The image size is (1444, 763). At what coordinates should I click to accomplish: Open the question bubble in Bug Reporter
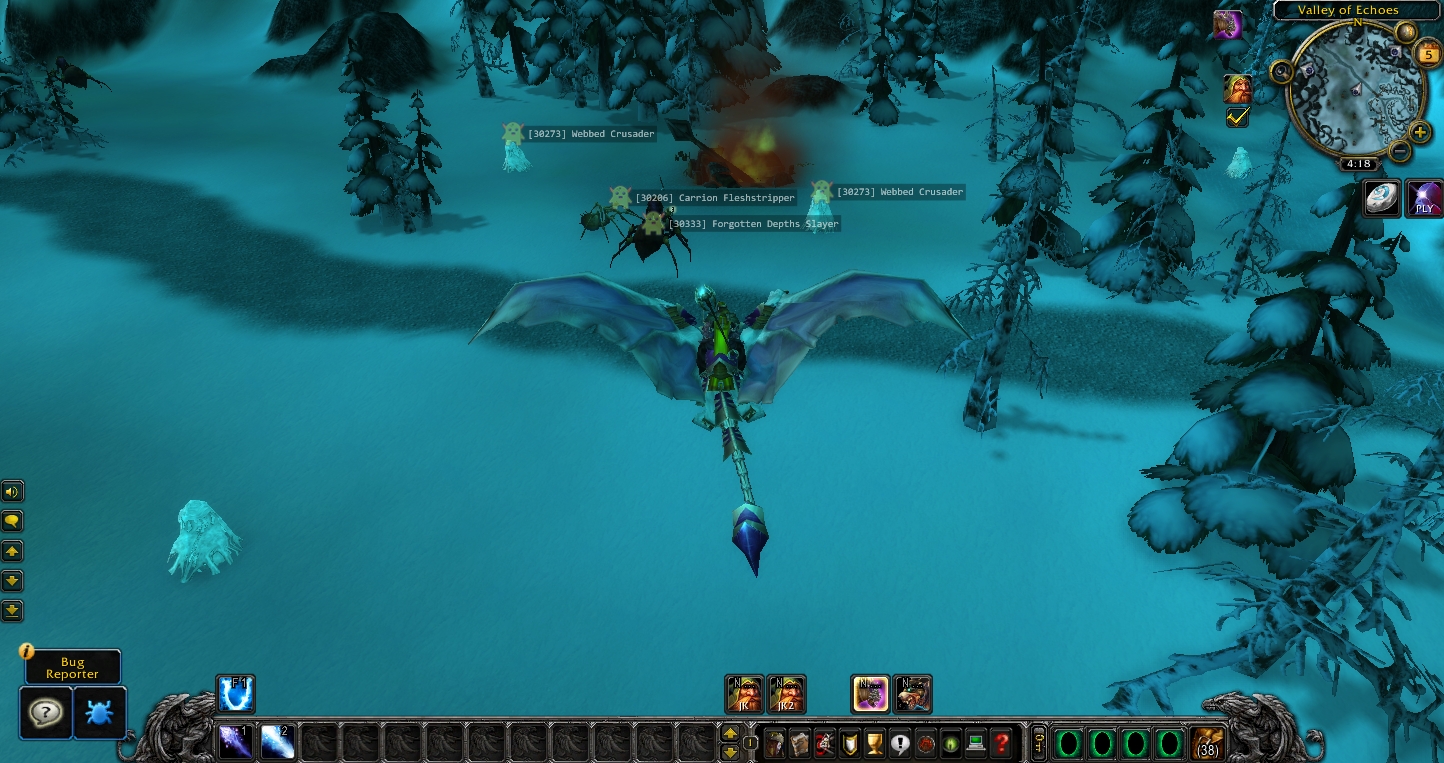click(46, 713)
